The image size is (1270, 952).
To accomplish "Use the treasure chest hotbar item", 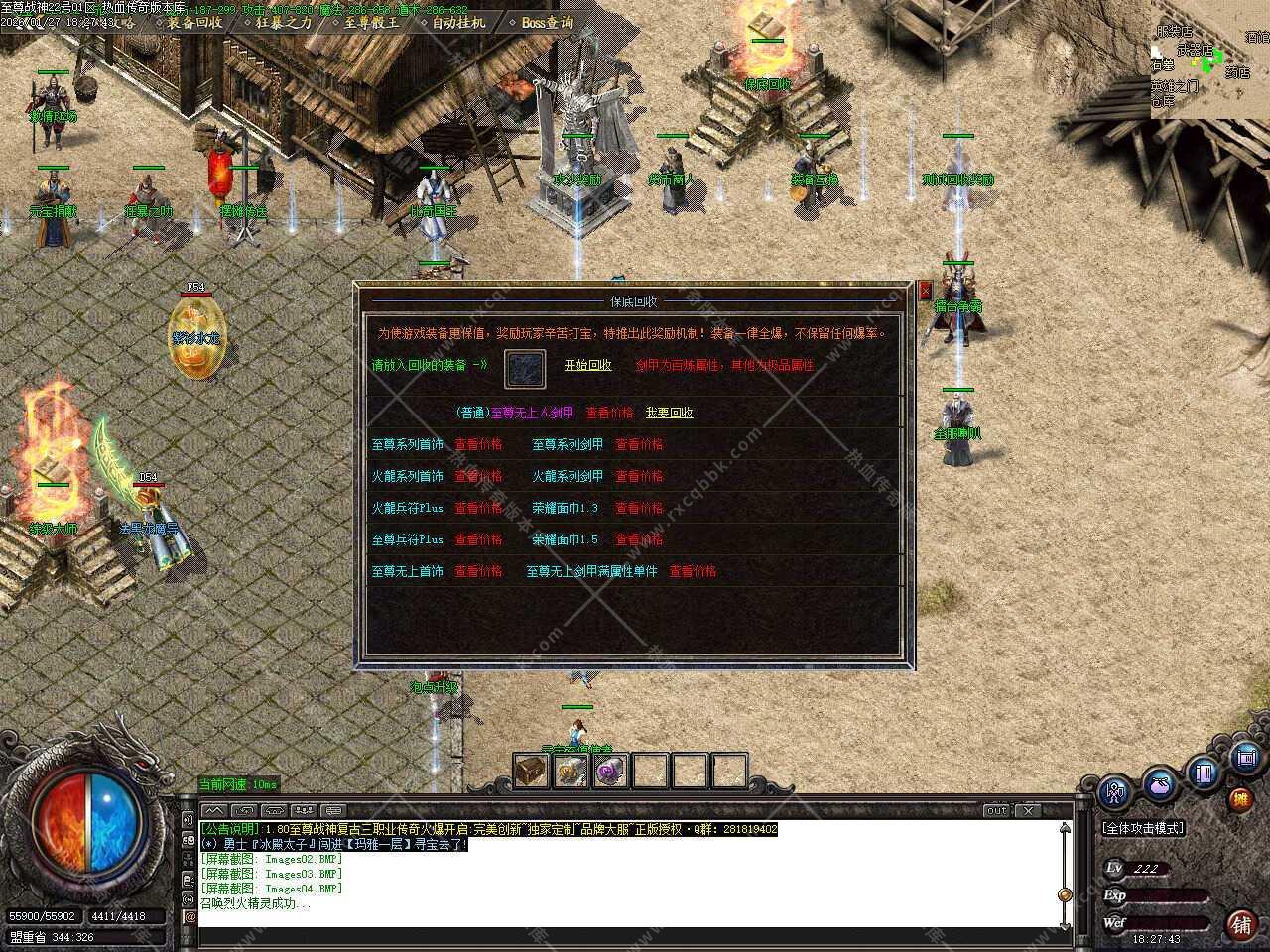I will [x=531, y=771].
